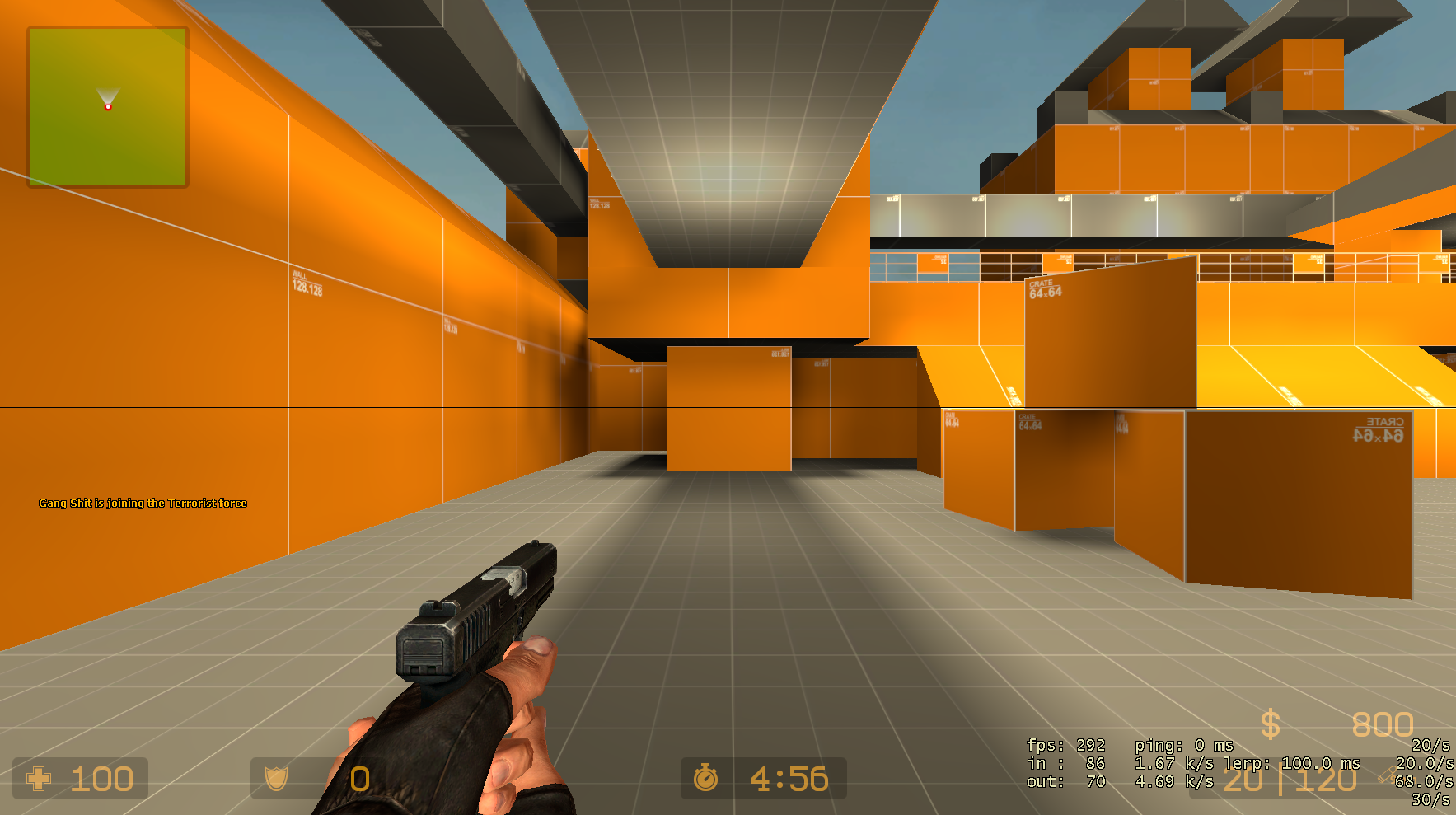Click the round timer showing 4:56
This screenshot has width=1456, height=815.
tap(789, 778)
